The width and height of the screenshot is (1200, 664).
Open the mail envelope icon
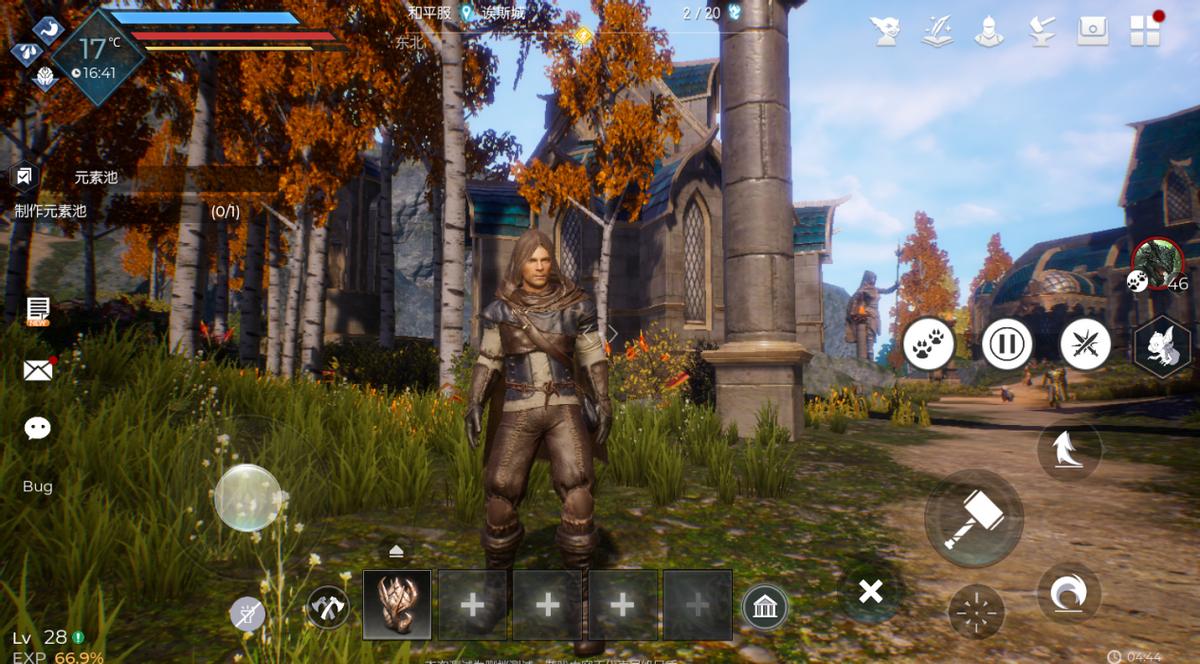[x=38, y=371]
